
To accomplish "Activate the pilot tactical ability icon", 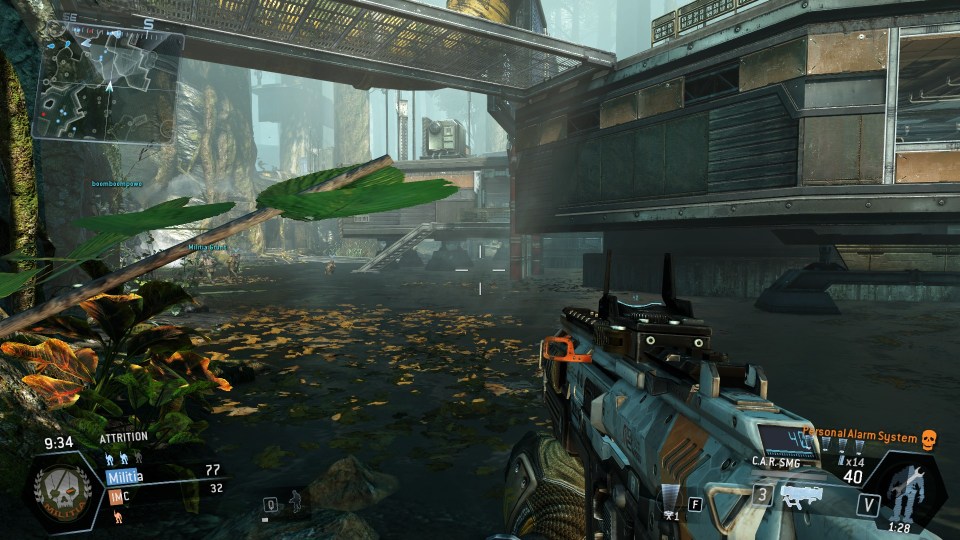I will pyautogui.click(x=292, y=500).
